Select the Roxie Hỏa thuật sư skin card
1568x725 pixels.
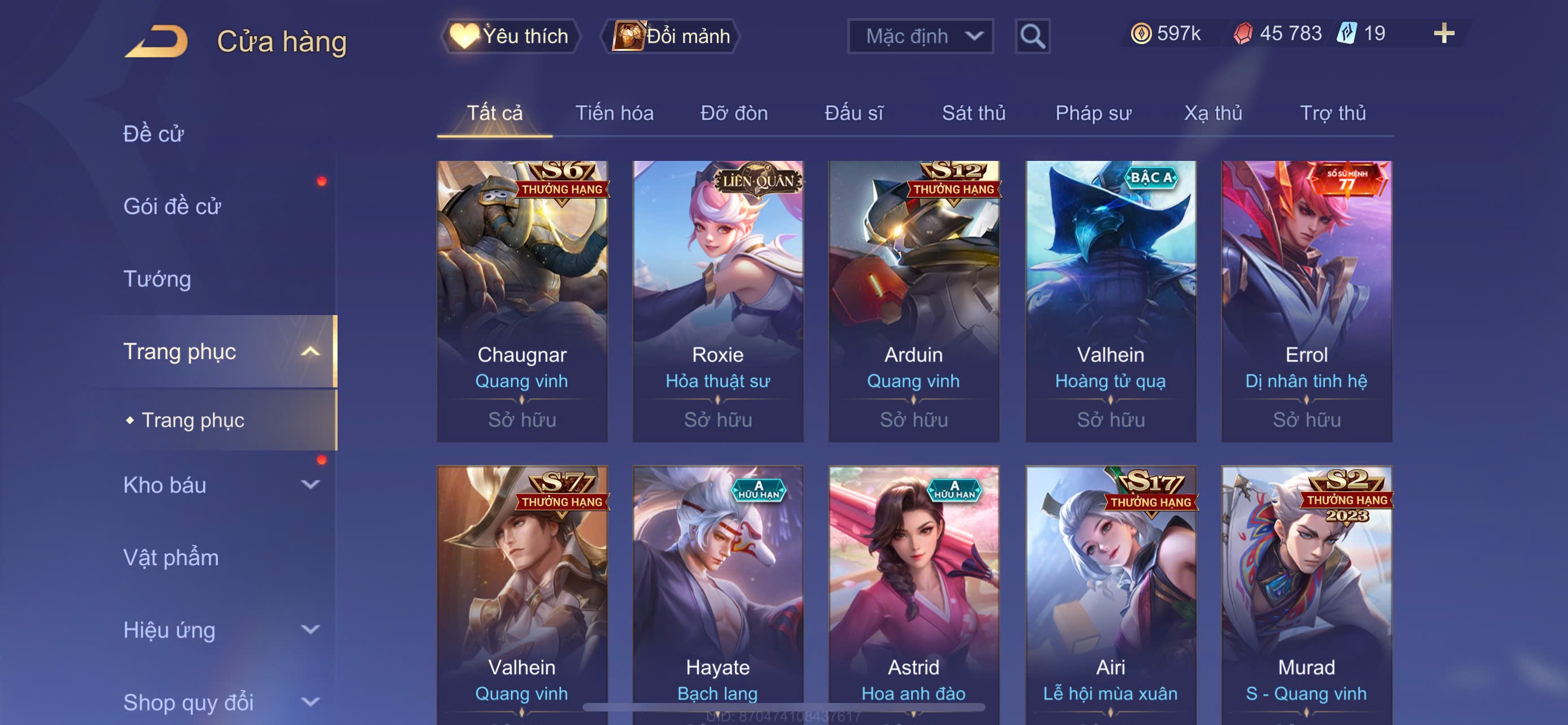[717, 302]
